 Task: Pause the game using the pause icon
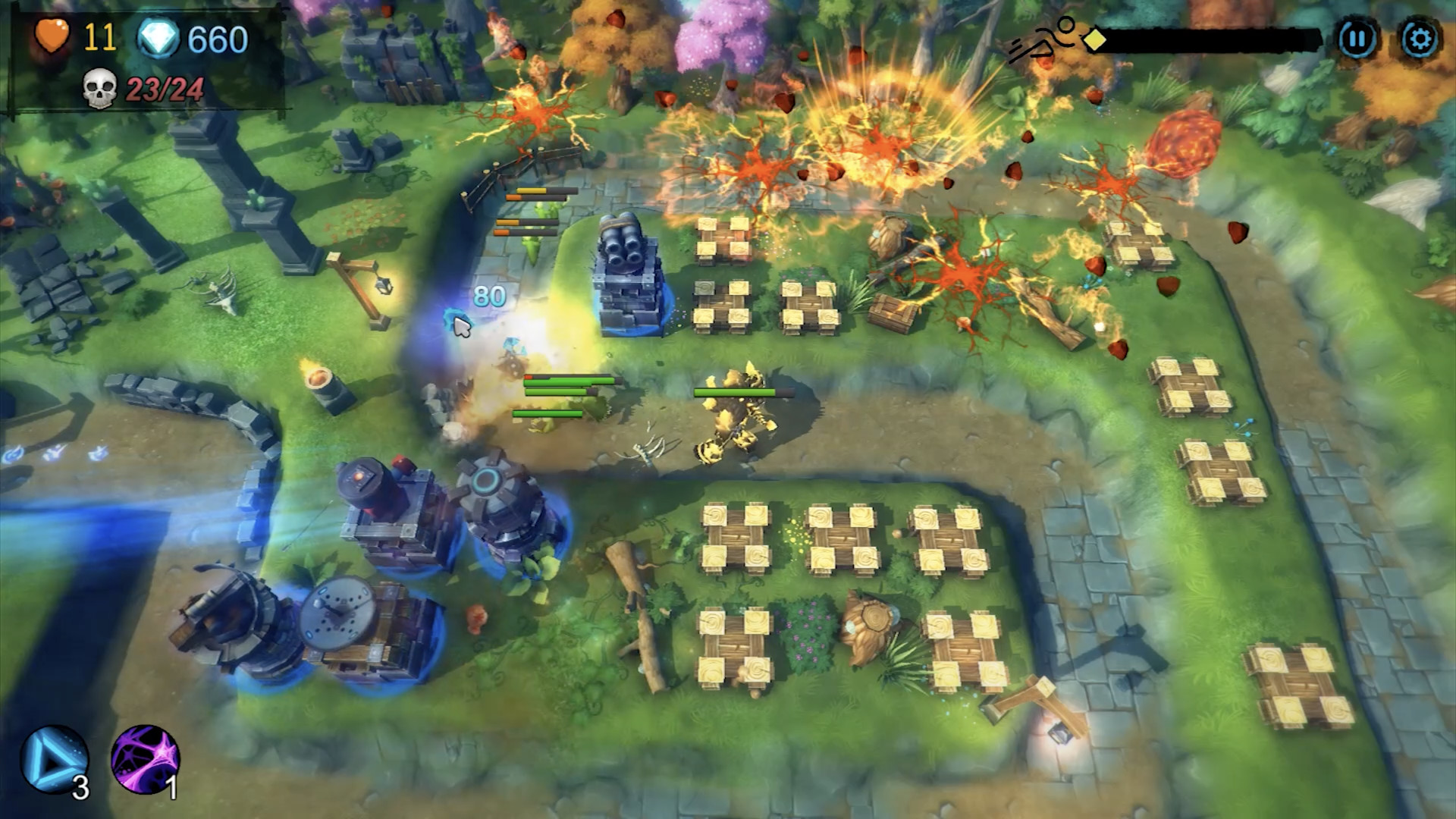1357,36
